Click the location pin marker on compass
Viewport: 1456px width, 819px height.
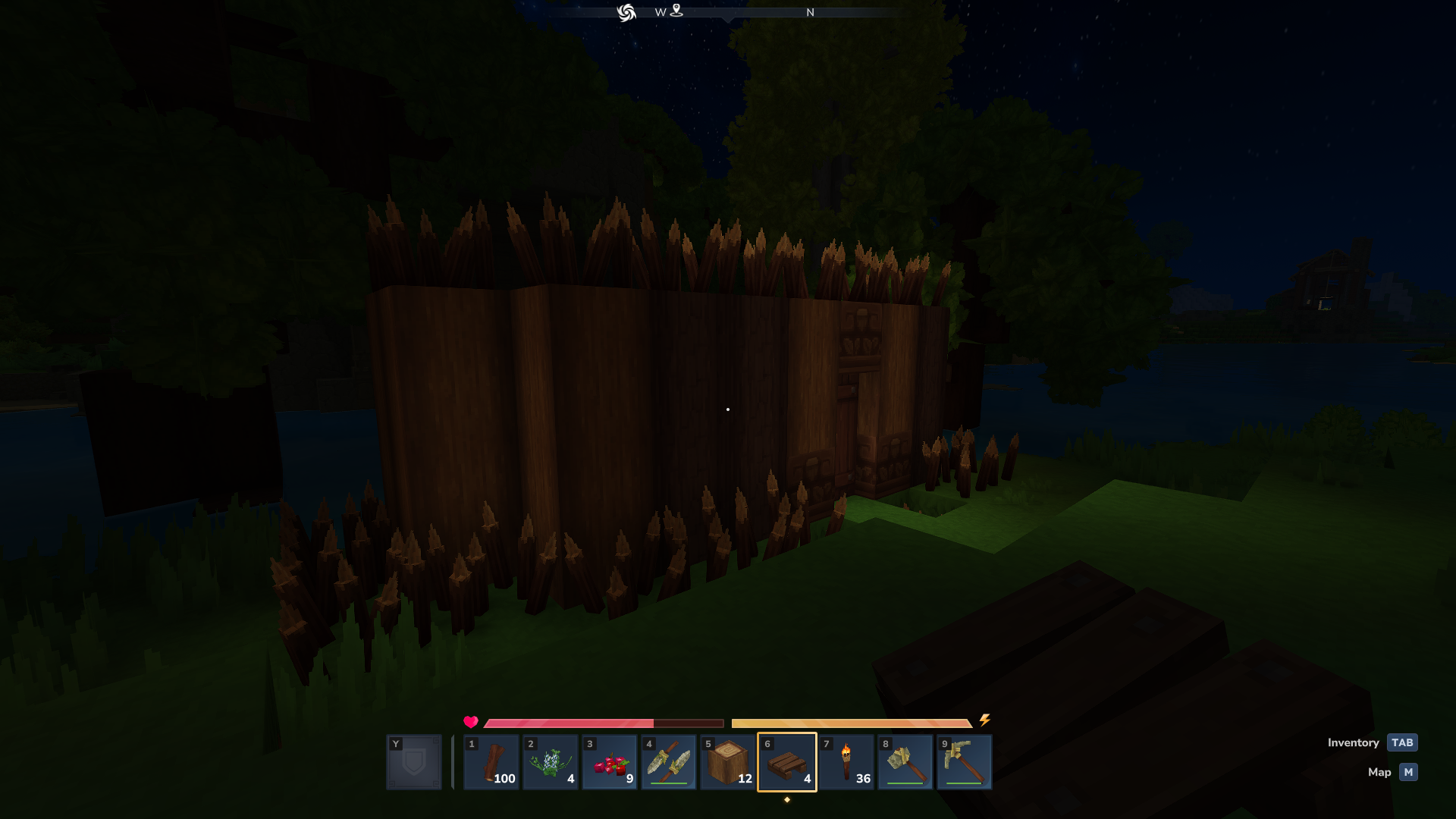676,11
